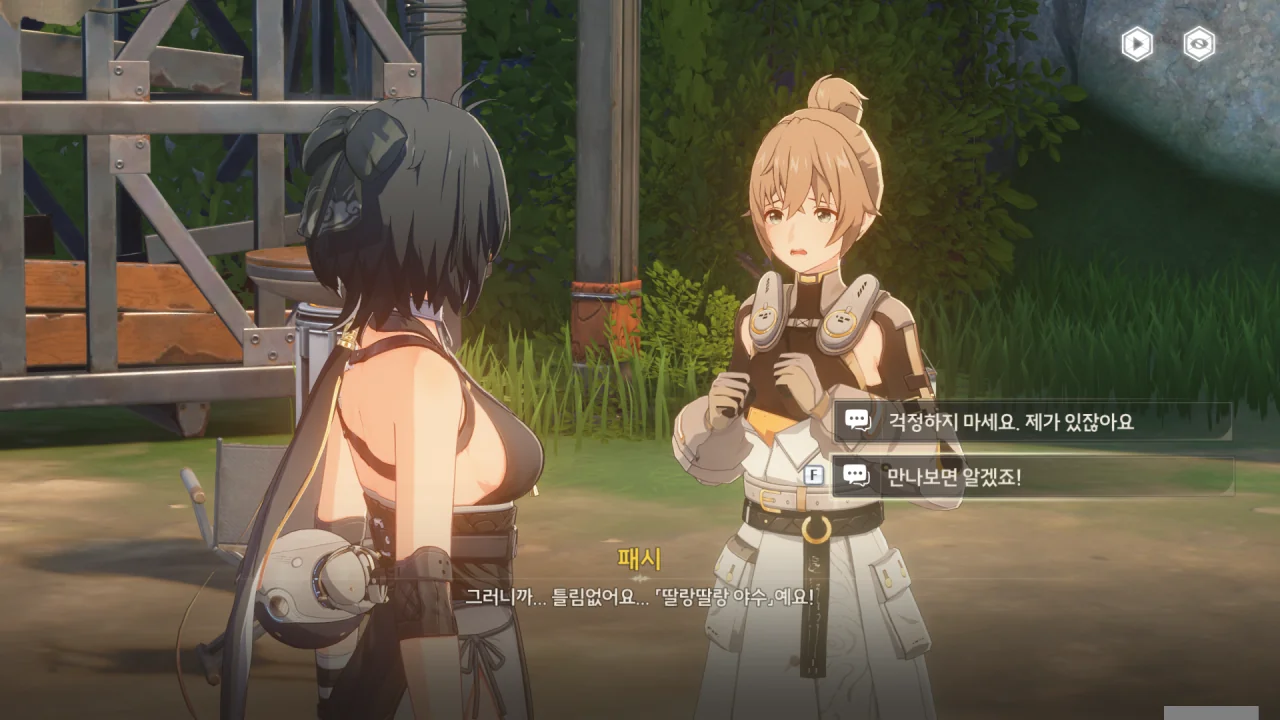Image resolution: width=1280 pixels, height=720 pixels.
Task: Toggle dialogue auto-play with the play icon
Action: 1137,44
